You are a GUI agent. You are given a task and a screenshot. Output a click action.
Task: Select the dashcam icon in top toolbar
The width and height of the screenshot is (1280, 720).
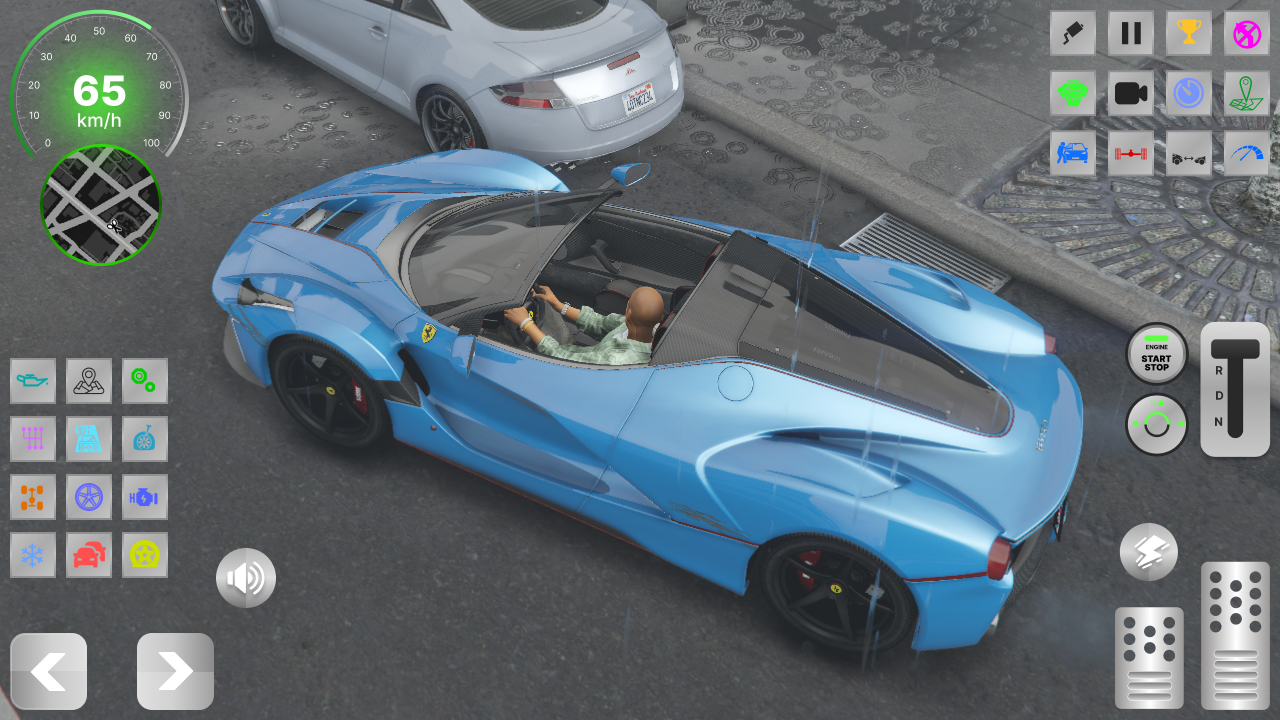[1073, 33]
